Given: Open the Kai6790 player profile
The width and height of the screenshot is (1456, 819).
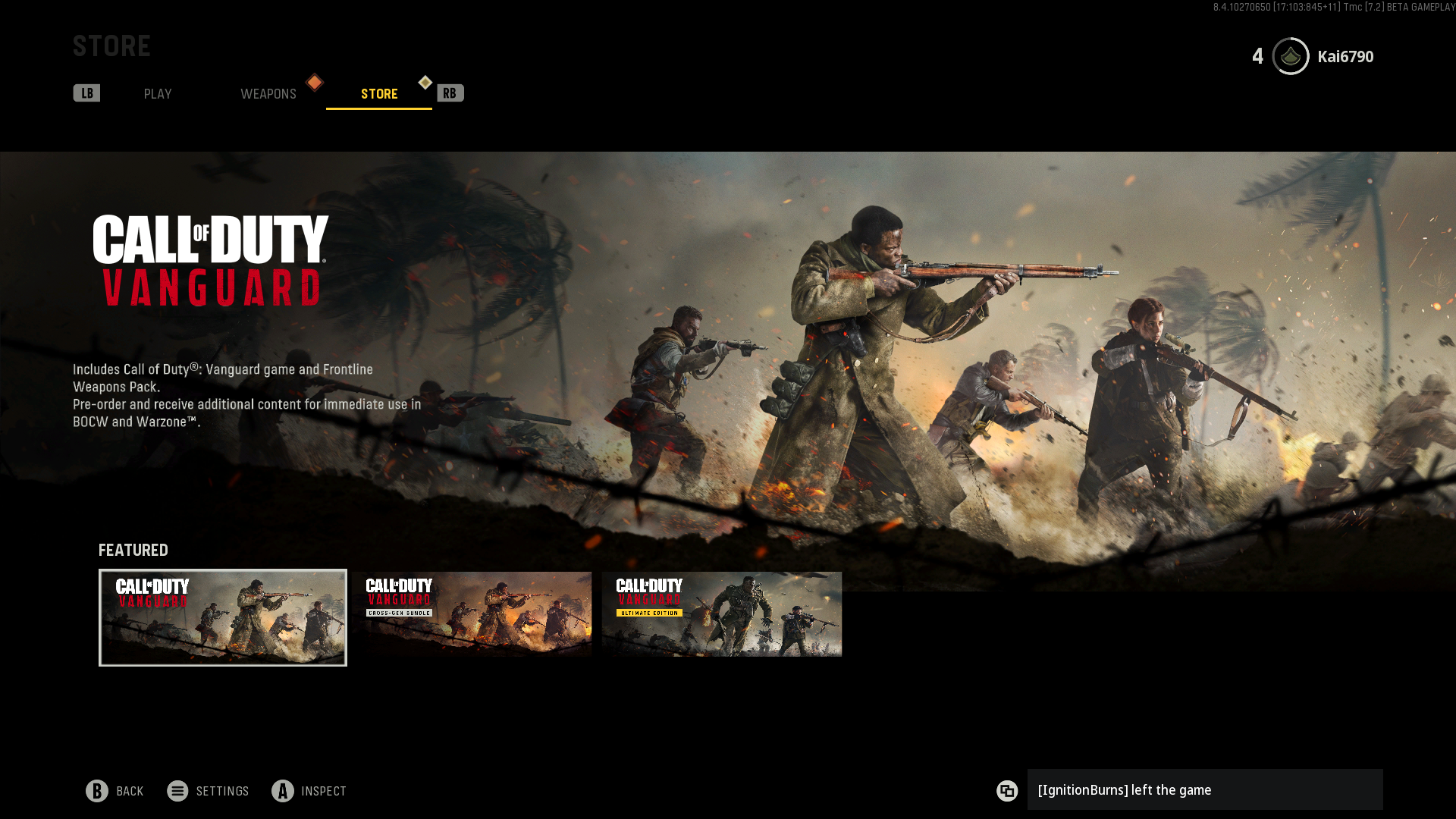Looking at the screenshot, I should (1344, 57).
